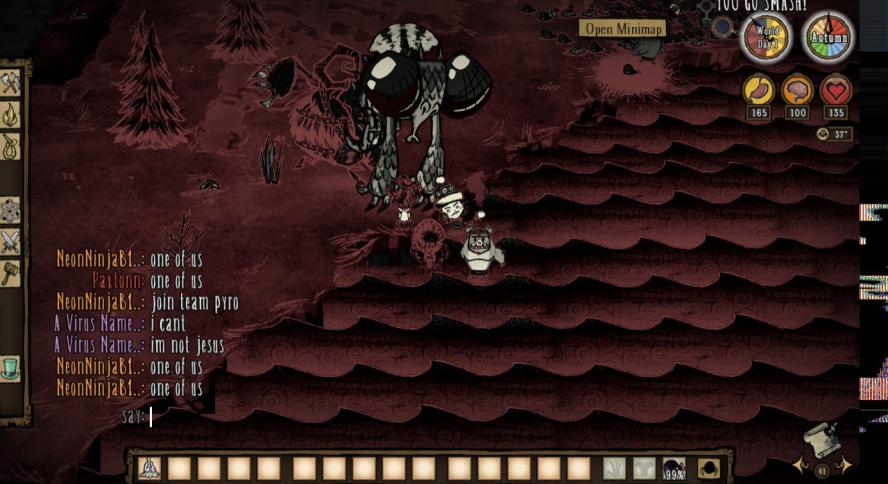Switch to the Science atom crafting tab
The image size is (888, 484).
(x=11, y=210)
